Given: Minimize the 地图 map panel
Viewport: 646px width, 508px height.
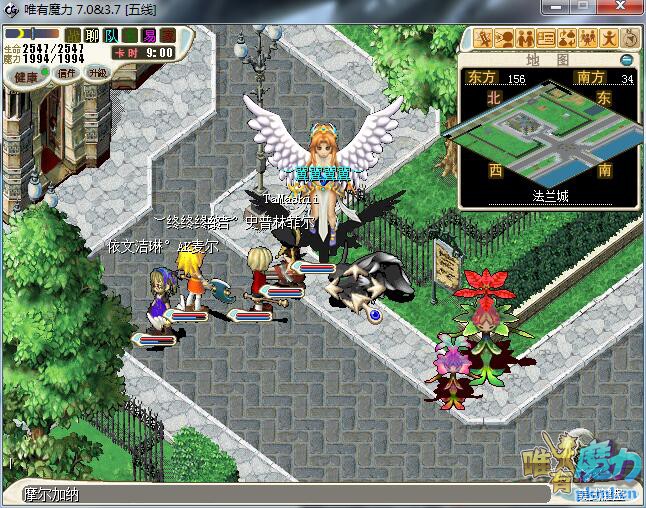Looking at the screenshot, I should 627,60.
